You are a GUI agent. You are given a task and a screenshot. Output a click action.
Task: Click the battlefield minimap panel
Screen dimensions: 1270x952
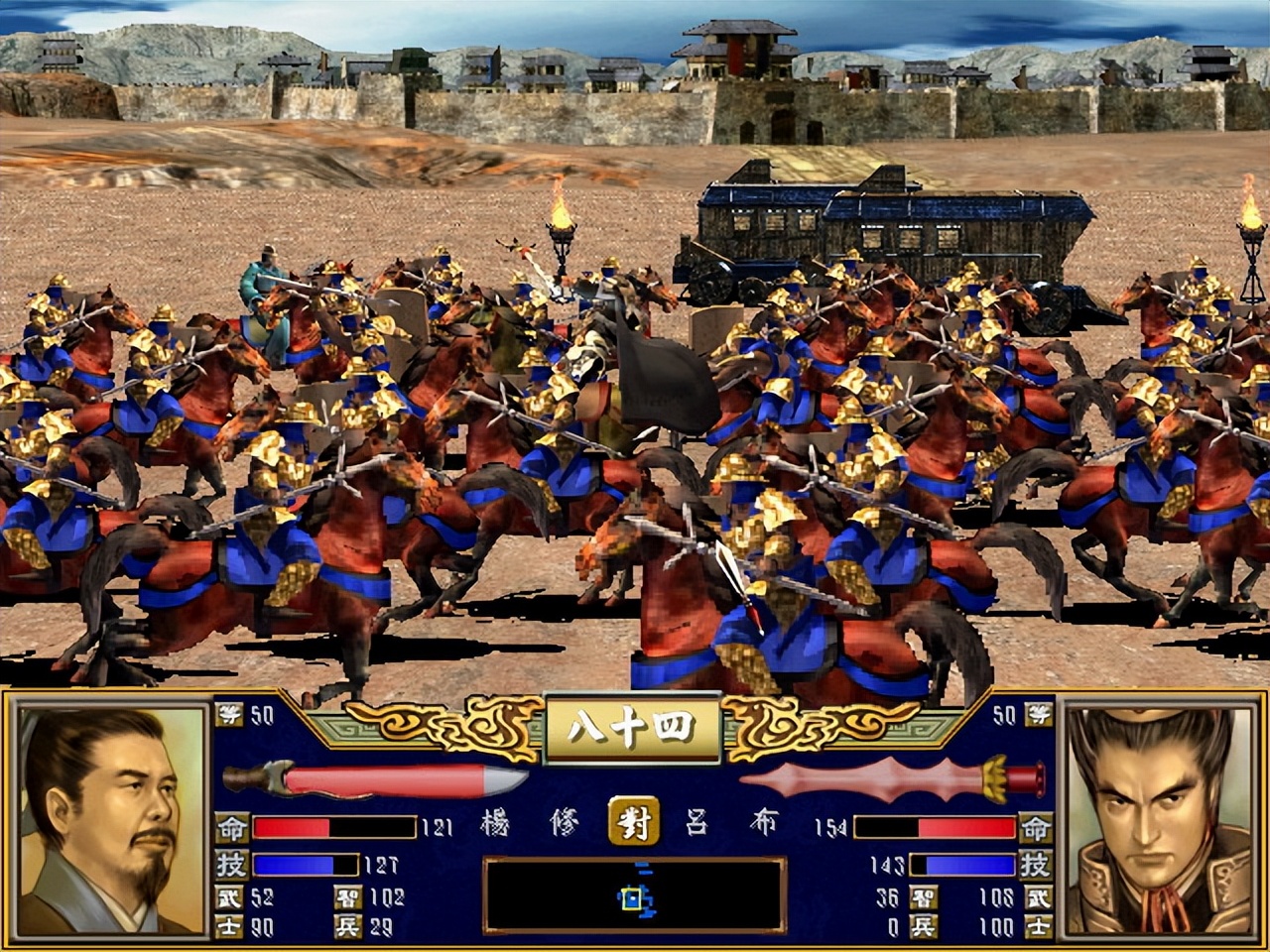click(634, 896)
